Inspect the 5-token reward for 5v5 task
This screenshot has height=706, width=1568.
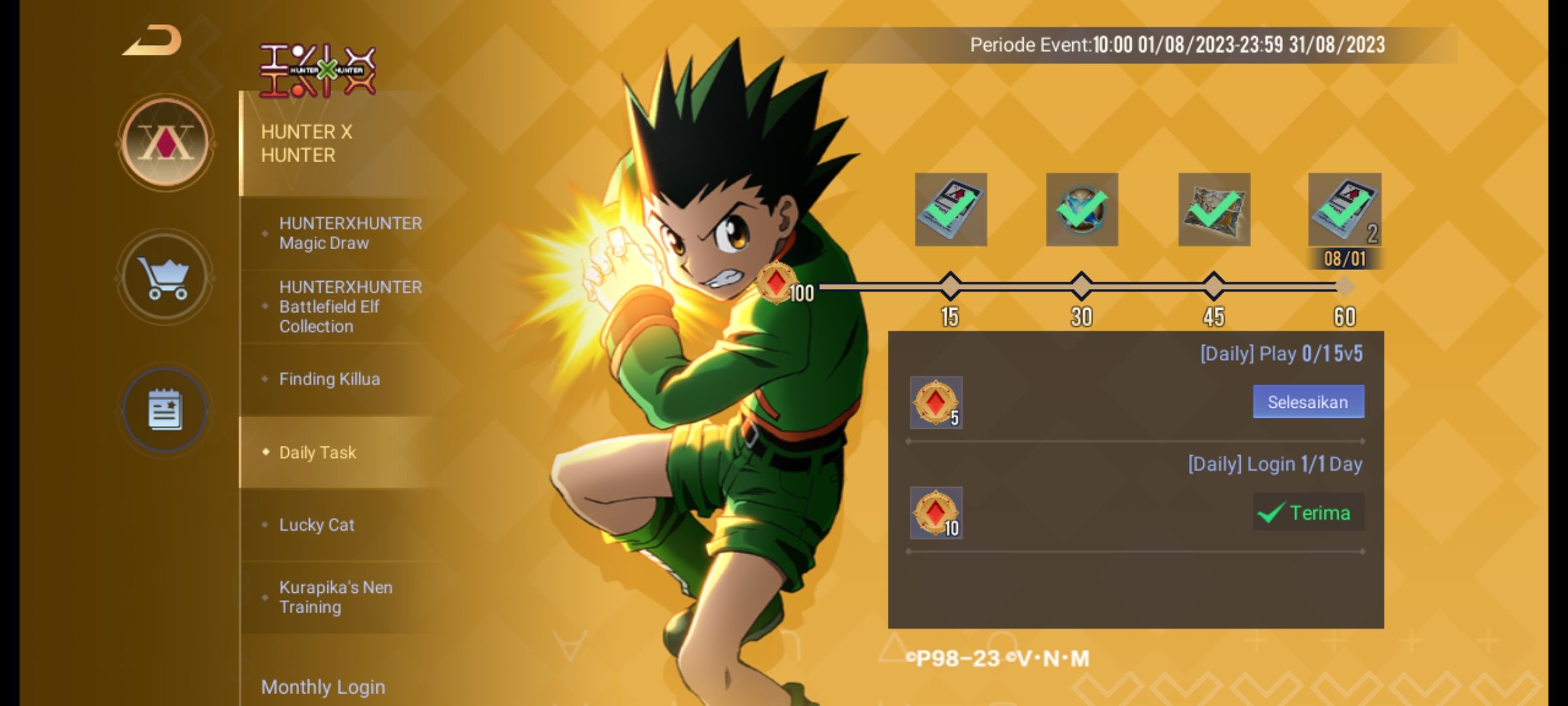(936, 403)
